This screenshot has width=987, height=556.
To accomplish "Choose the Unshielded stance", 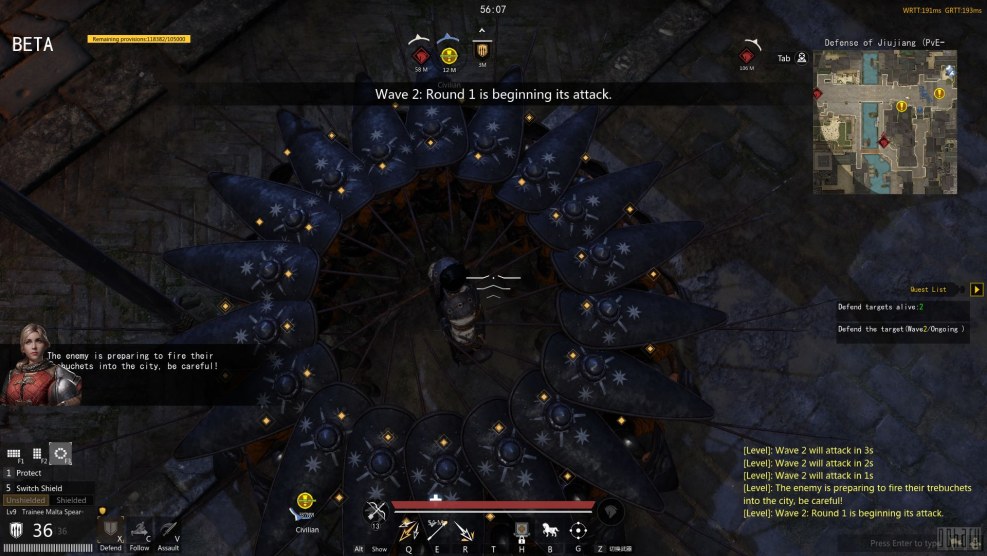I will tap(26, 500).
